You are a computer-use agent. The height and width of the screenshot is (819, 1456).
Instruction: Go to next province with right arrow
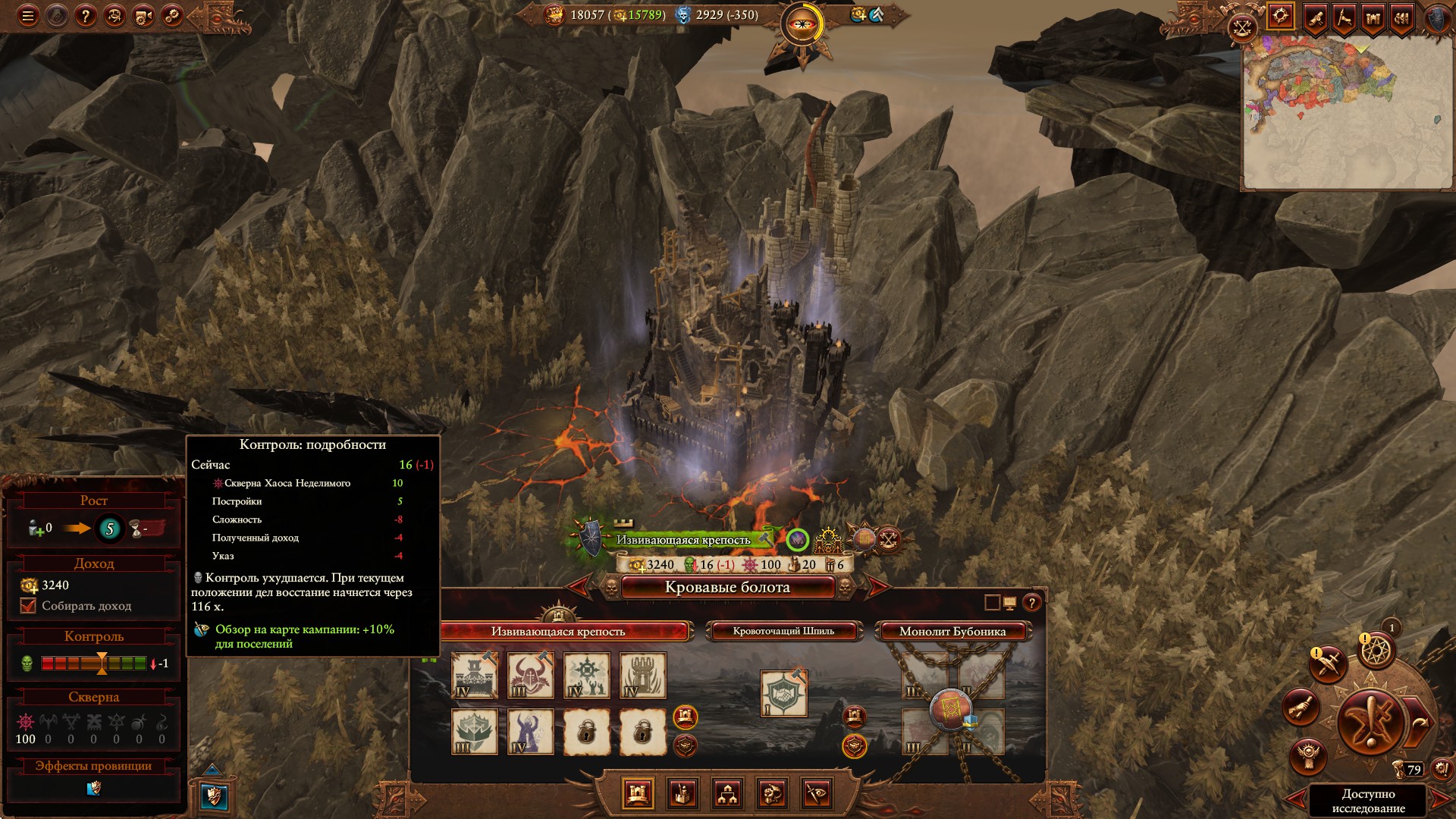877,586
